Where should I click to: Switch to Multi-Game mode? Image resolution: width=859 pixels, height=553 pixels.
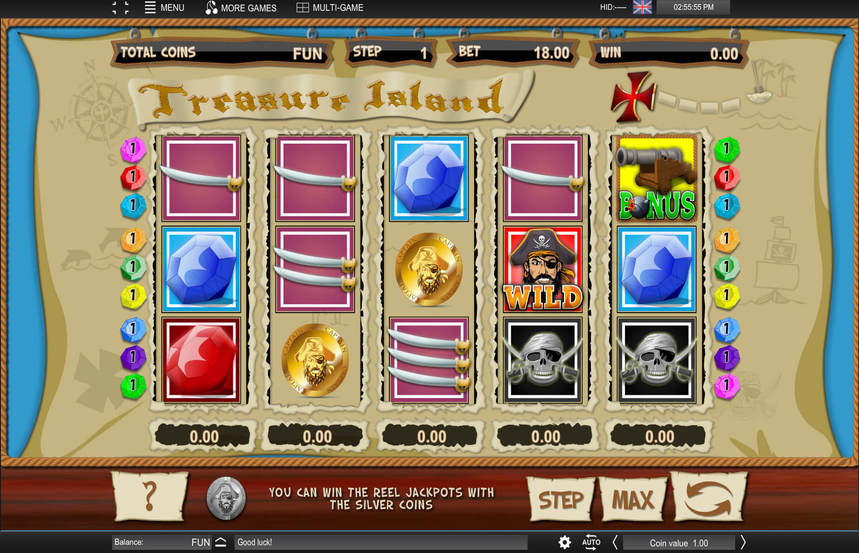tap(330, 8)
